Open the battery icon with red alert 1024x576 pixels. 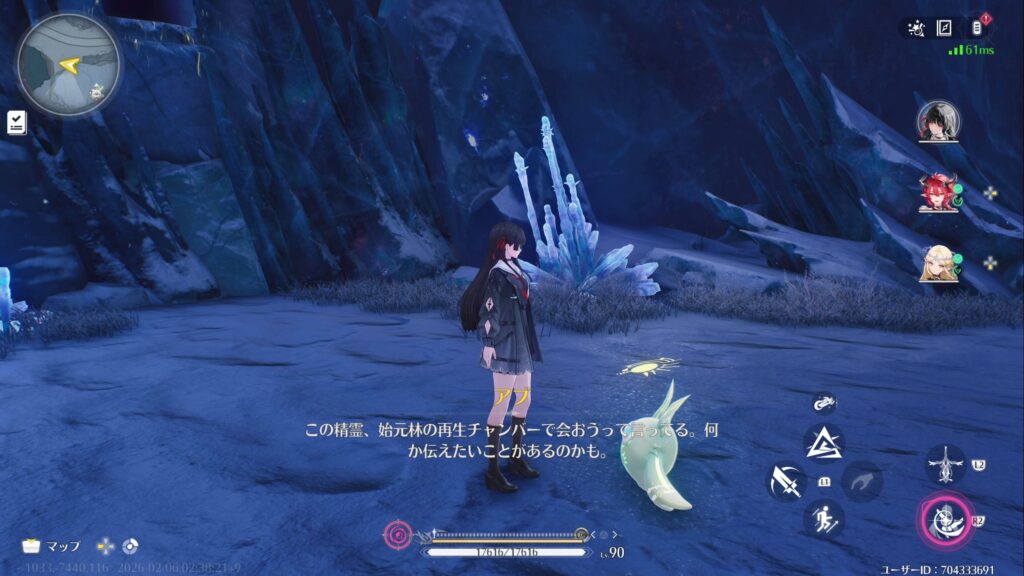coord(974,27)
